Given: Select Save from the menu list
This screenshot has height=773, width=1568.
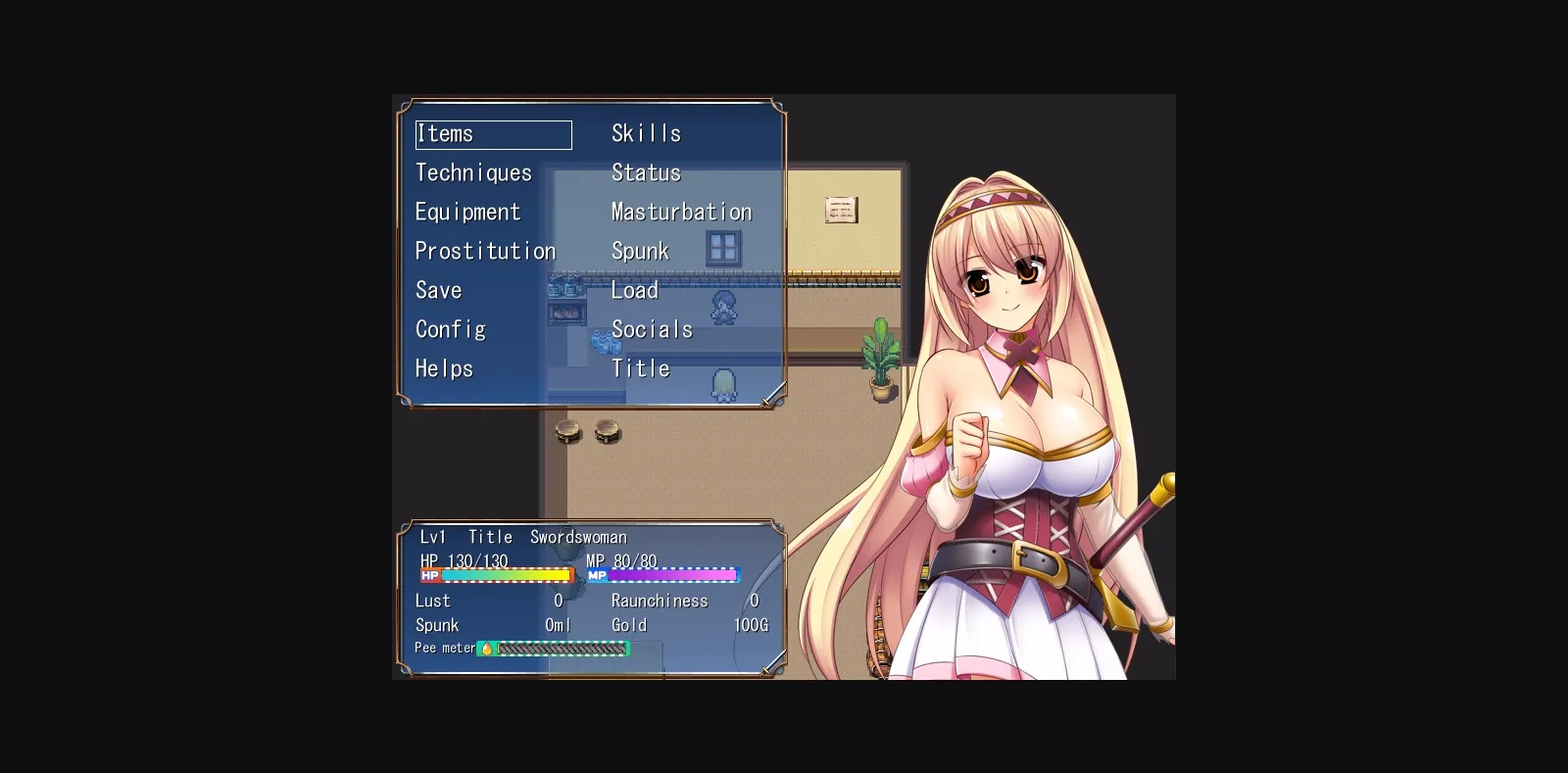Looking at the screenshot, I should point(439,290).
